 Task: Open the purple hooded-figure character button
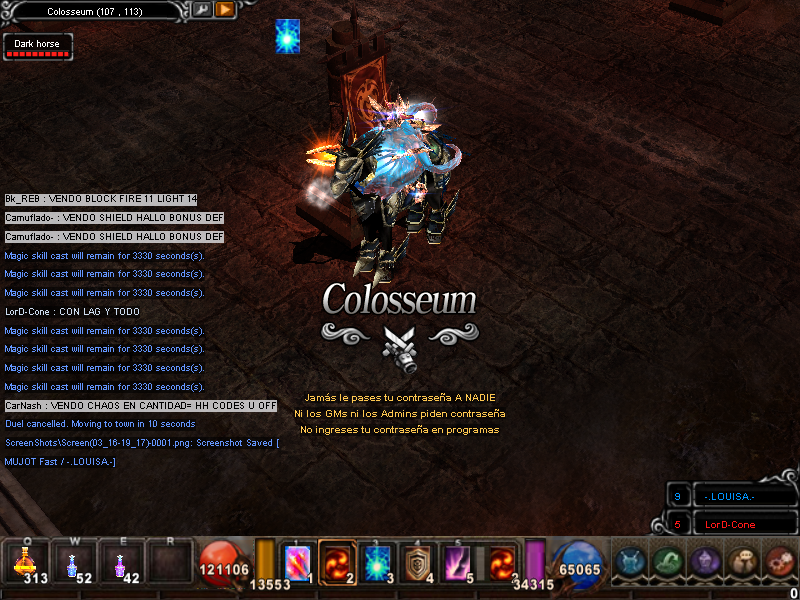[705, 562]
